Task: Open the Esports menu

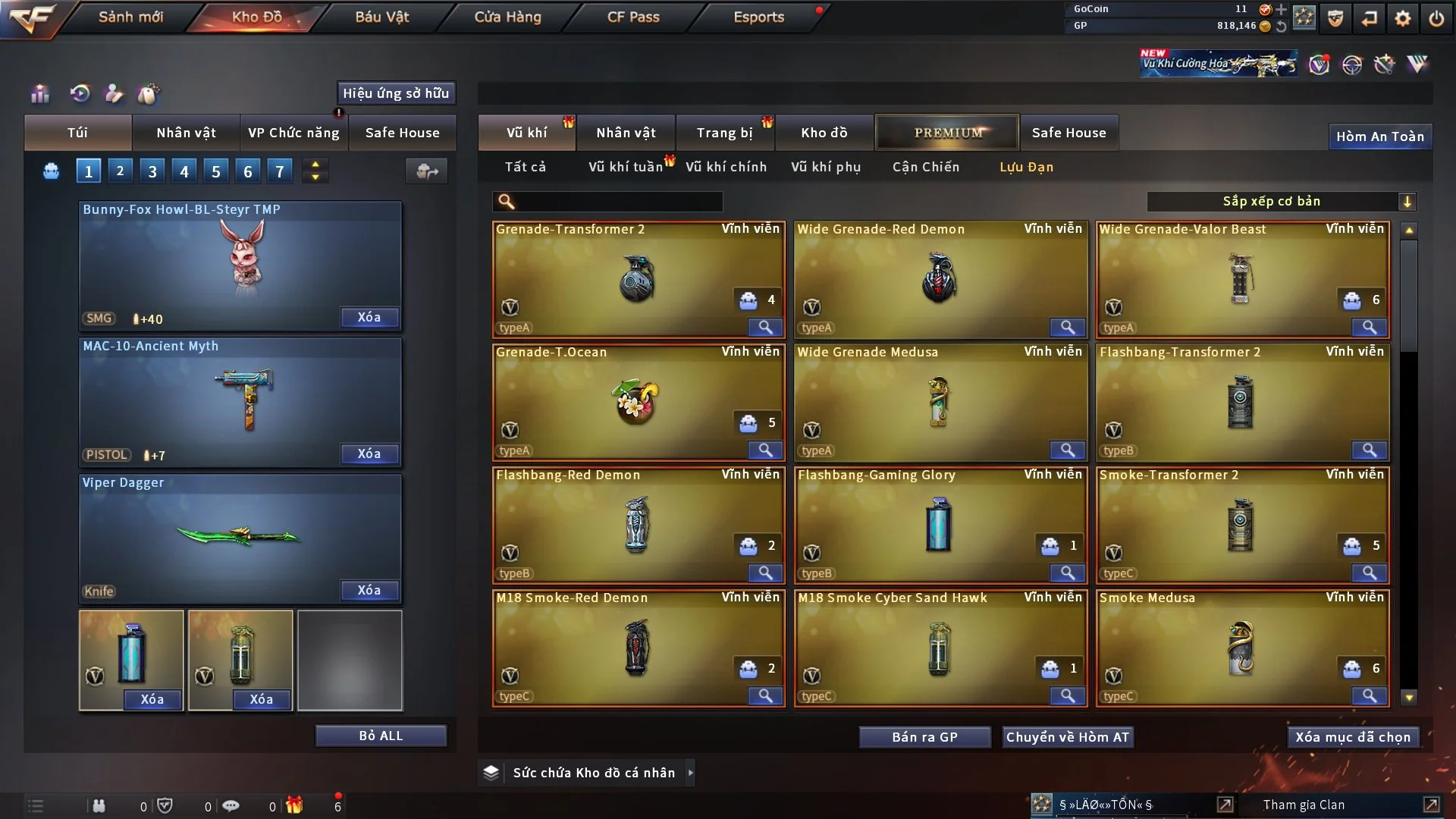Action: [758, 17]
